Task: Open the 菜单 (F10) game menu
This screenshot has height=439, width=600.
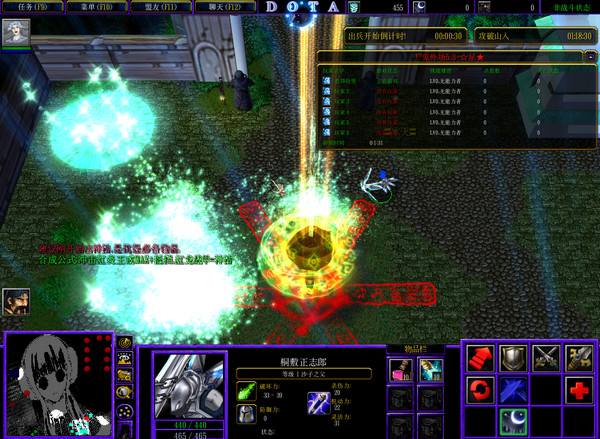Action: 91,7
